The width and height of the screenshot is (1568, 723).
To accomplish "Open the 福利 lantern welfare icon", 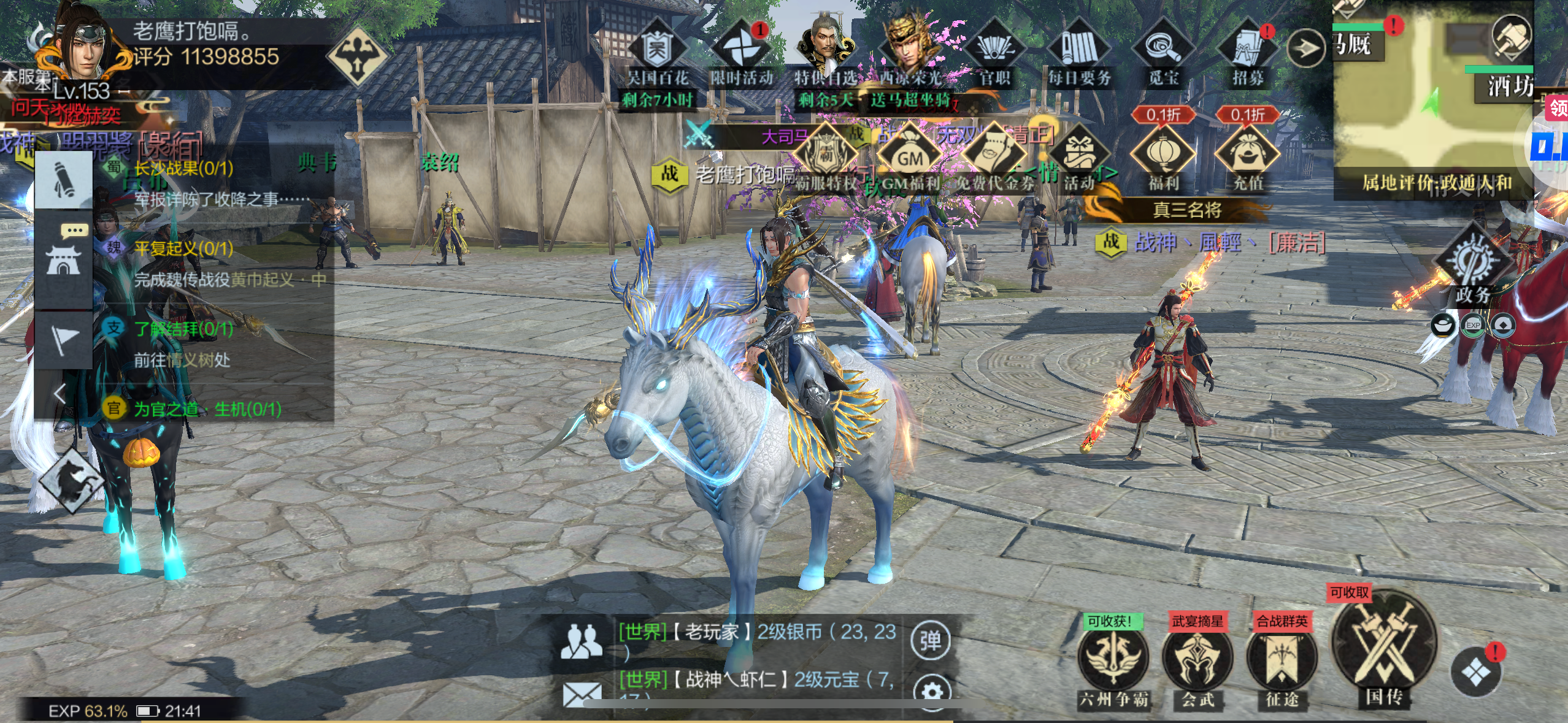I will click(1163, 155).
